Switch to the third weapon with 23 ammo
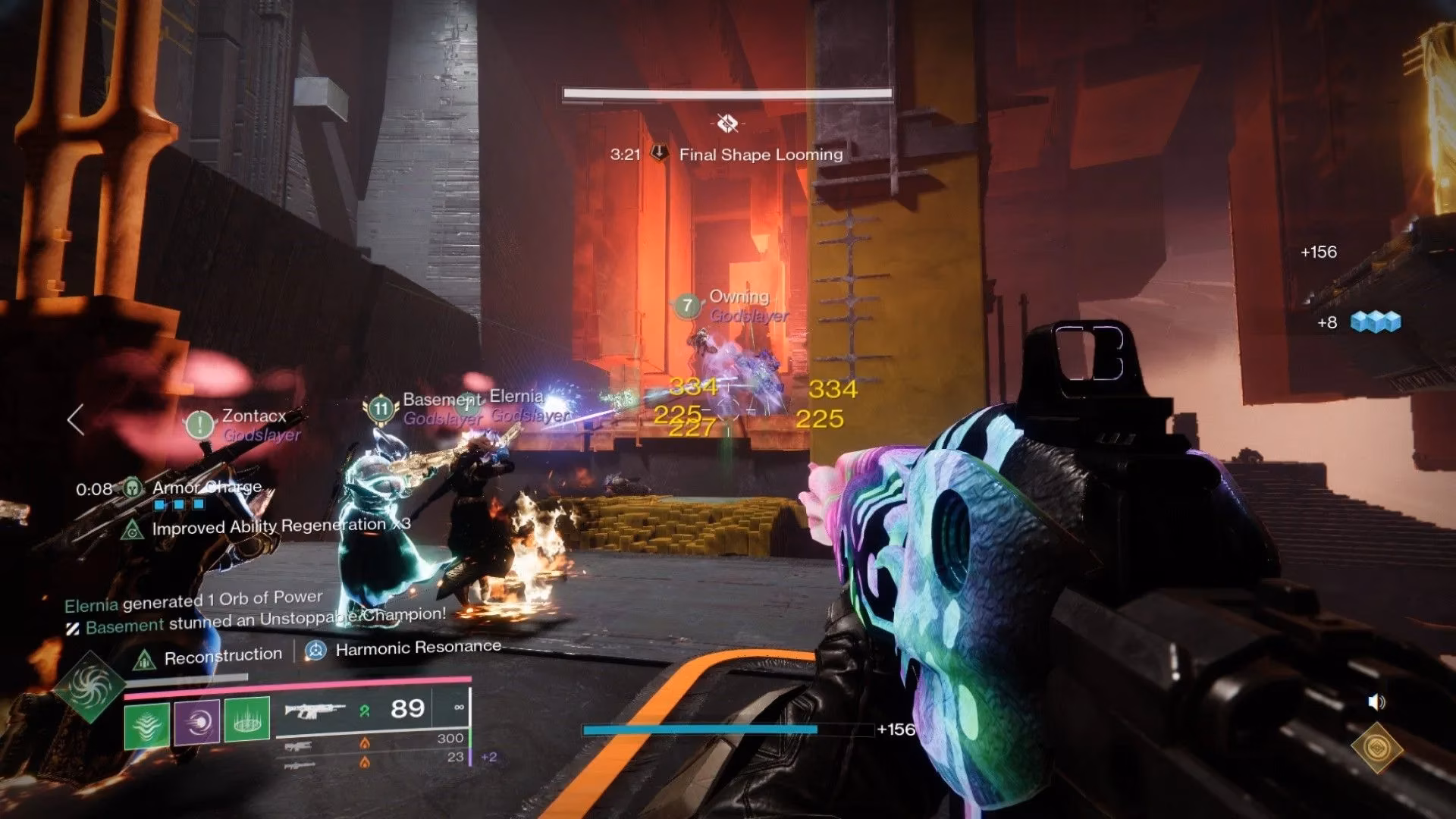Screen dimensions: 1456x819 pyautogui.click(x=299, y=765)
